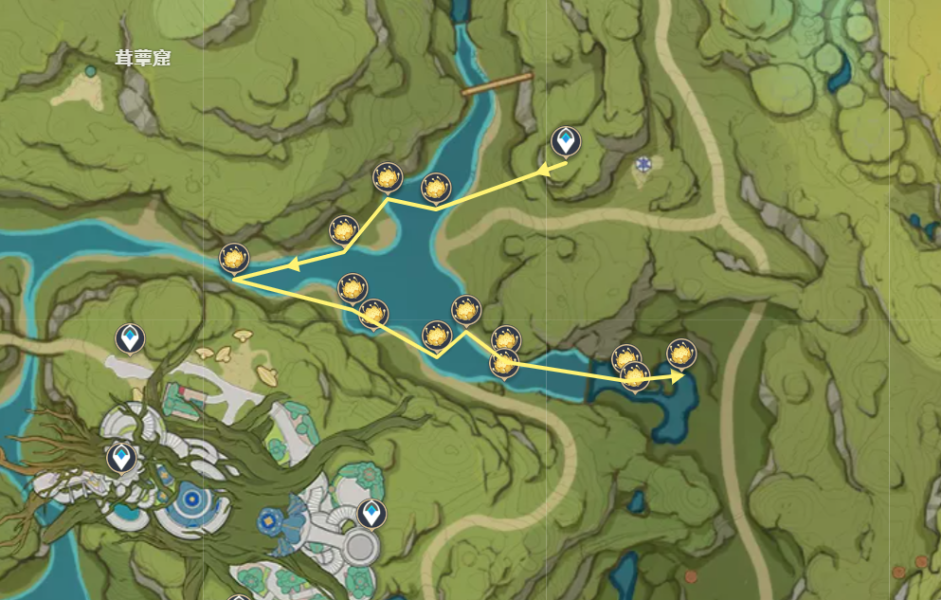Choose the teleport waypoint on the tree's white terraces
Screen dimensions: 941x600
(121, 458)
